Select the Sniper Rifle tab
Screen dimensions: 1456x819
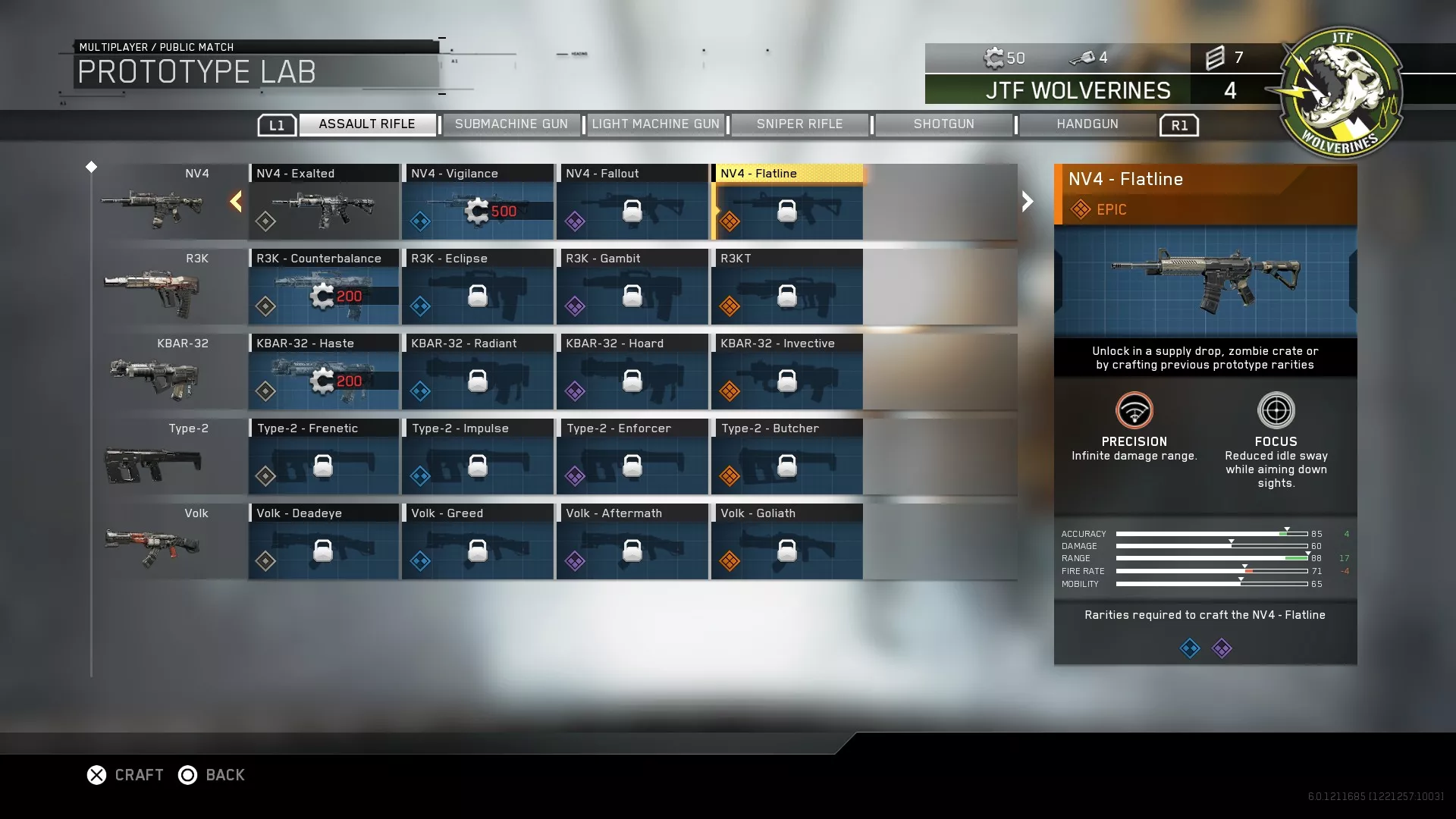tap(799, 124)
